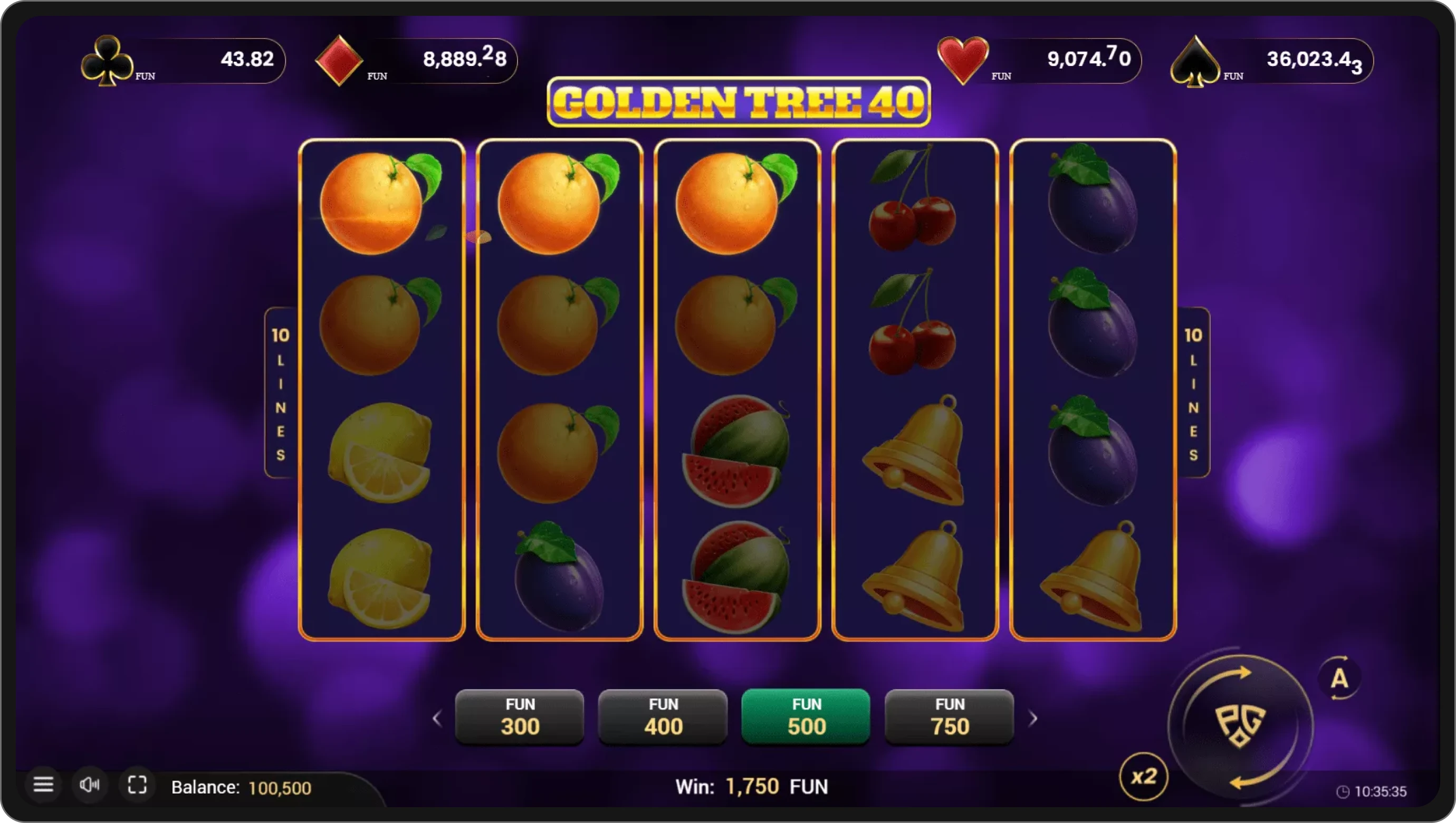The width and height of the screenshot is (1456, 823).
Task: Click the x2 multiplier badge
Action: click(1143, 777)
